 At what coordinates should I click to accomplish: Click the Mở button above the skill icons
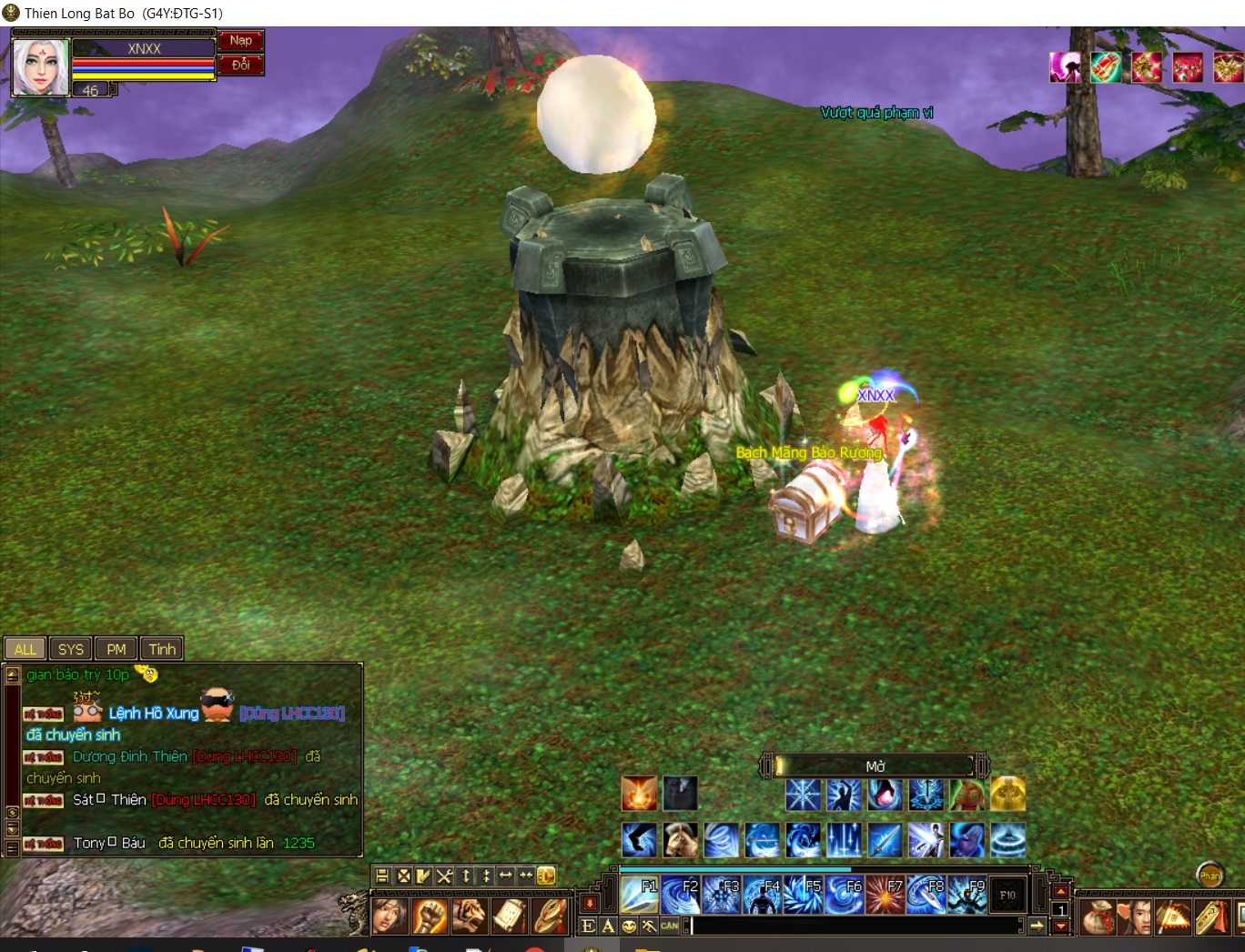pos(875,766)
